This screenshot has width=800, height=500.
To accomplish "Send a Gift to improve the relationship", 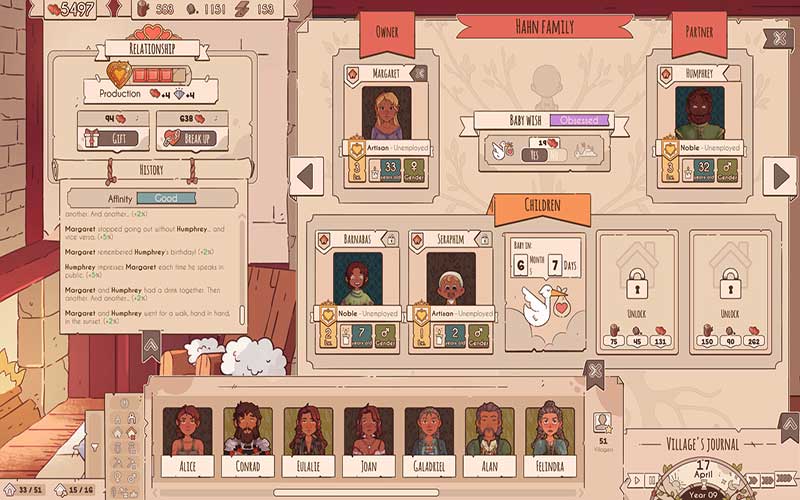I will coord(112,138).
